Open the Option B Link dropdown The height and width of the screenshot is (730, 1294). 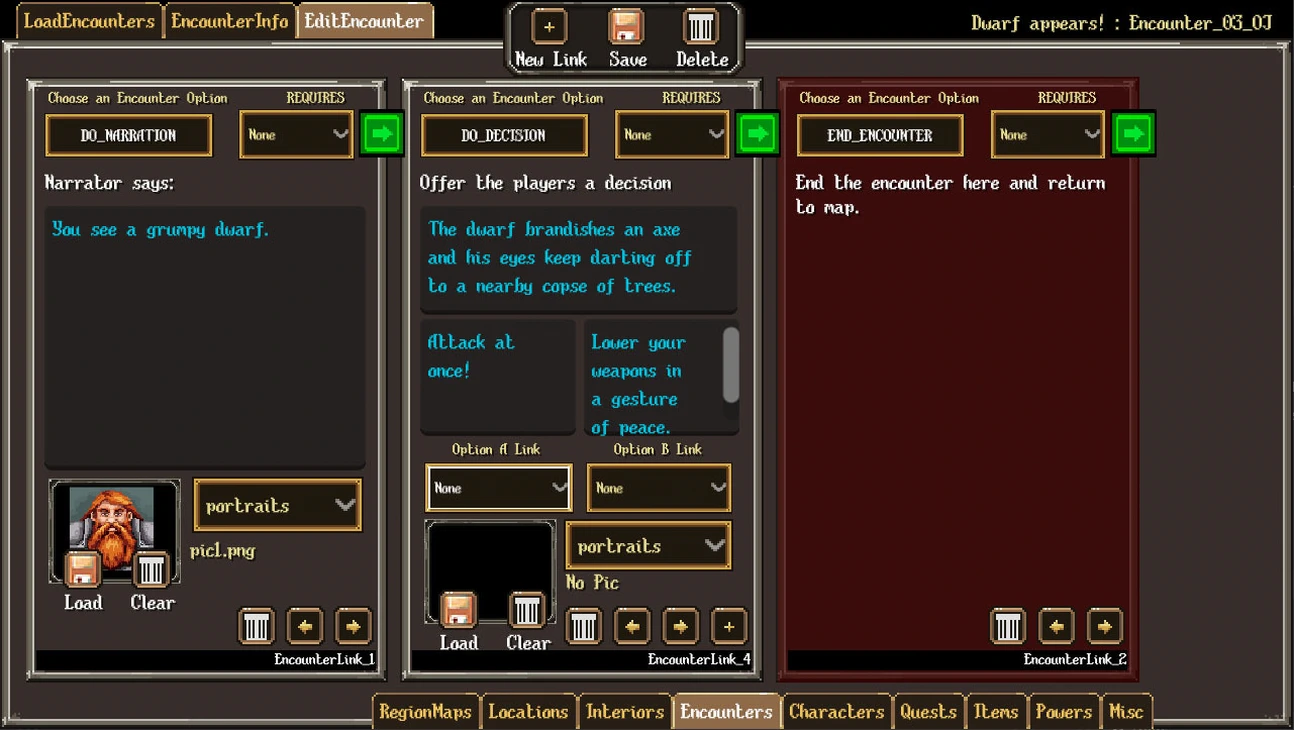[x=658, y=488]
